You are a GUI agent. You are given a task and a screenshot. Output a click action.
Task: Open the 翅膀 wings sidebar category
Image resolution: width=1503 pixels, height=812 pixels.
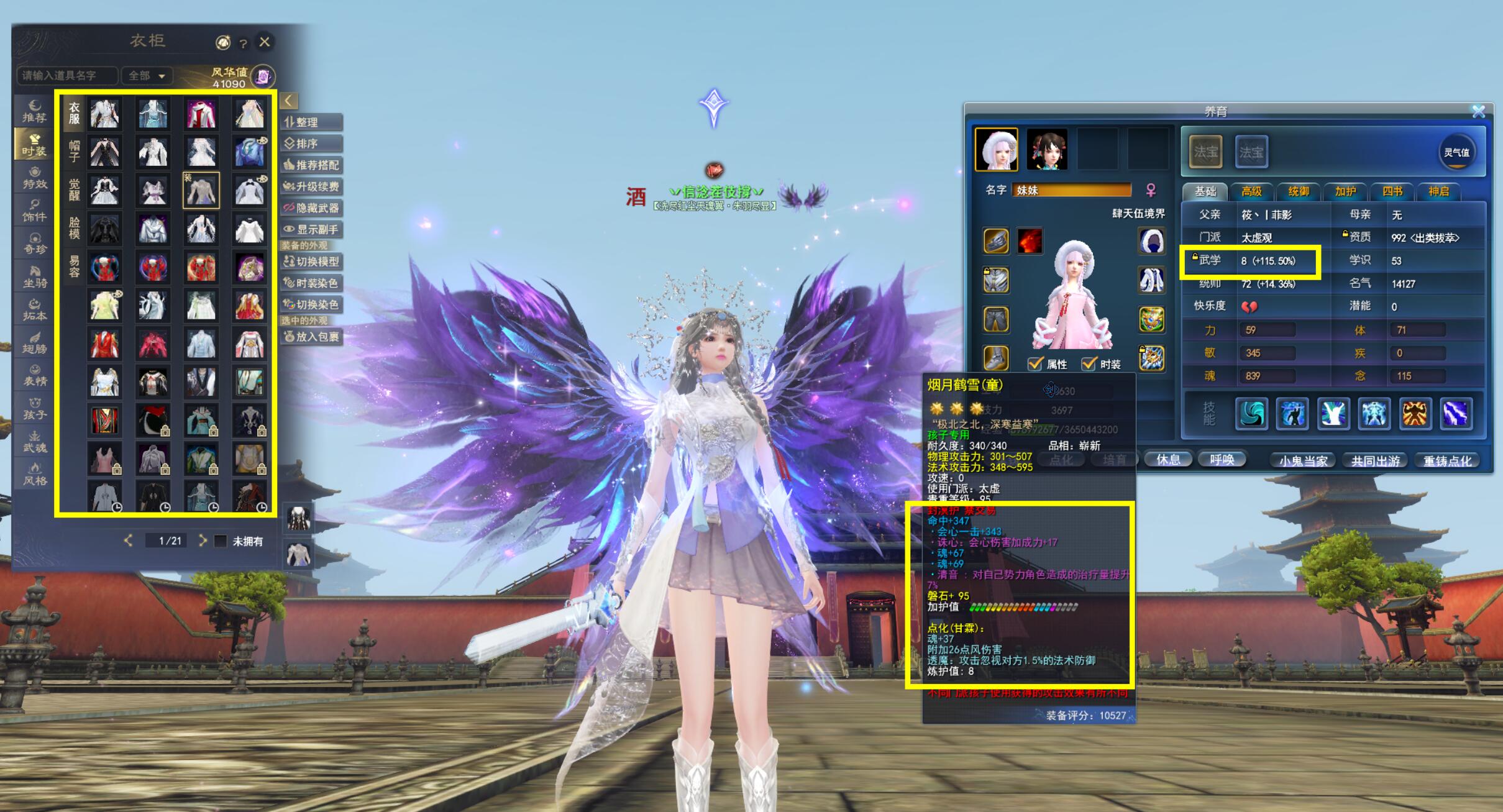pos(35,343)
